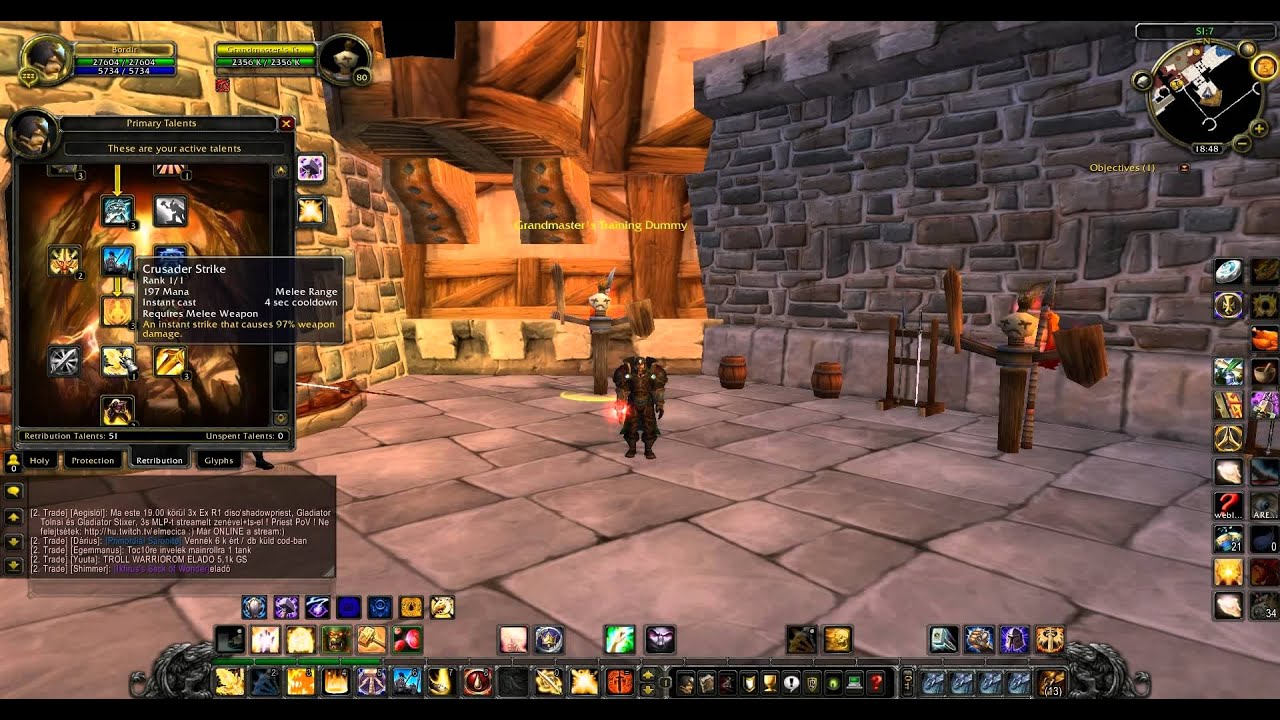Switch to the Glyphs tab
Viewport: 1280px width, 720px height.
tap(218, 460)
